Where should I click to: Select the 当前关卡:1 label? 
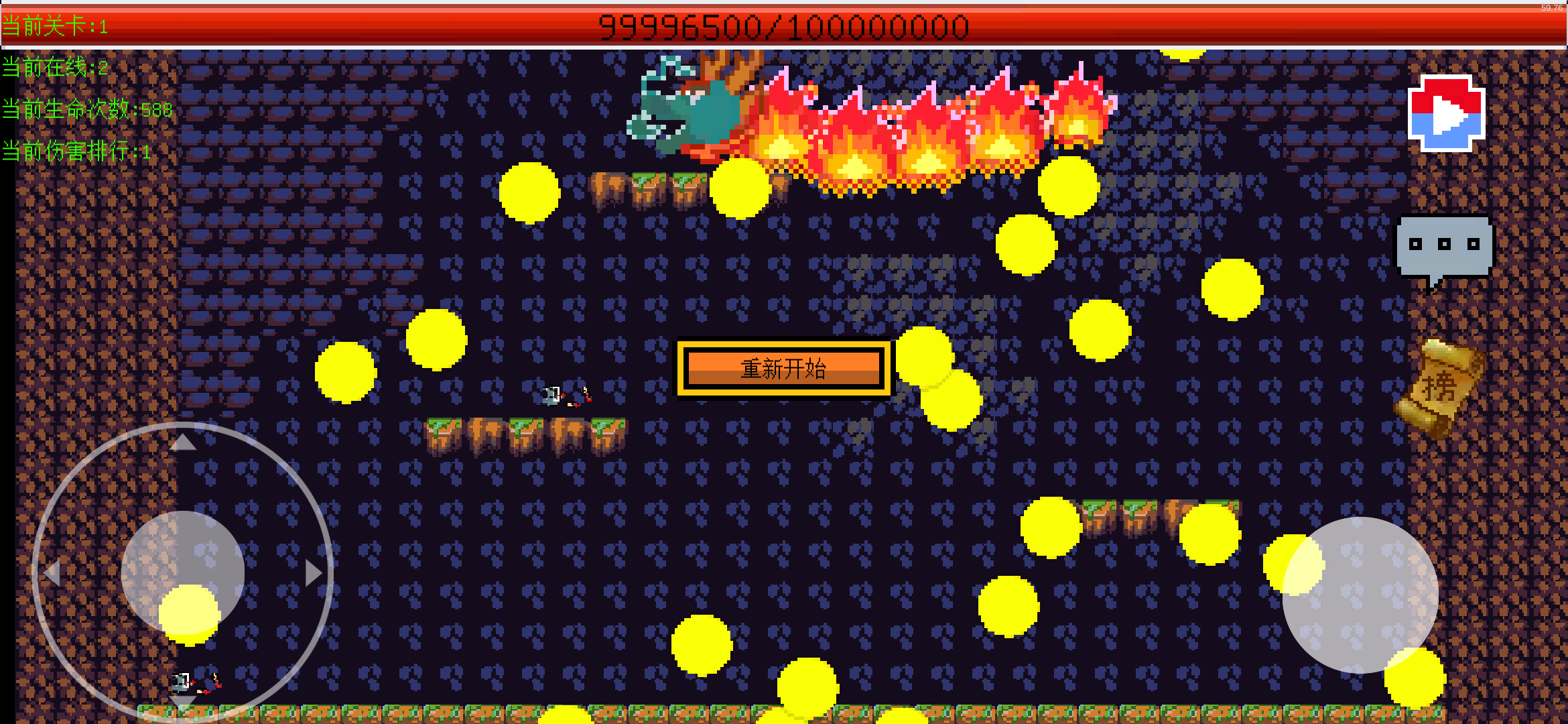(55, 28)
